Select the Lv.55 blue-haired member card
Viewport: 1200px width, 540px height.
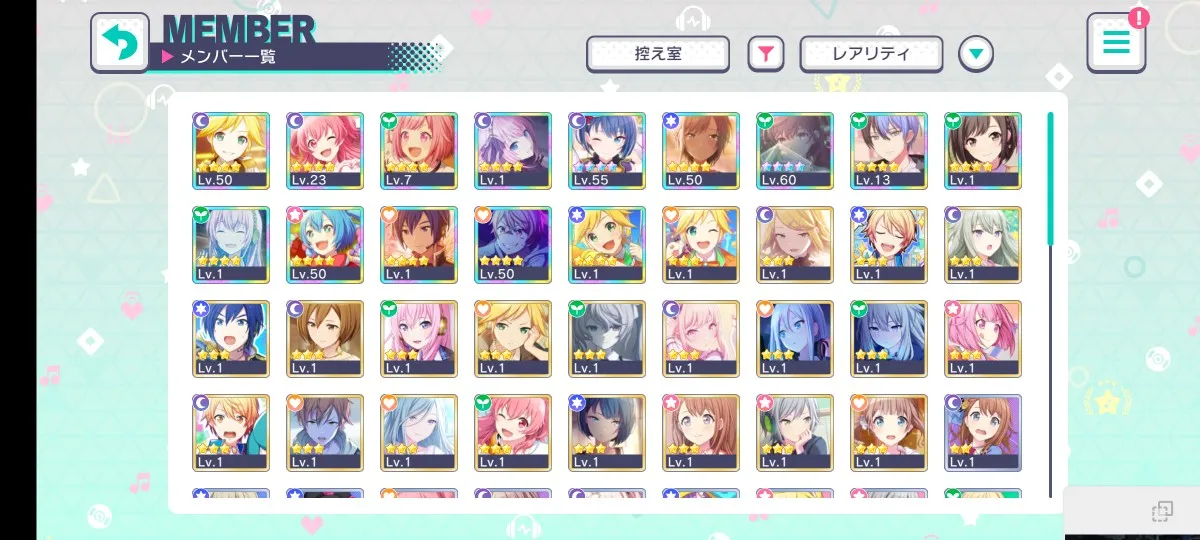click(607, 150)
